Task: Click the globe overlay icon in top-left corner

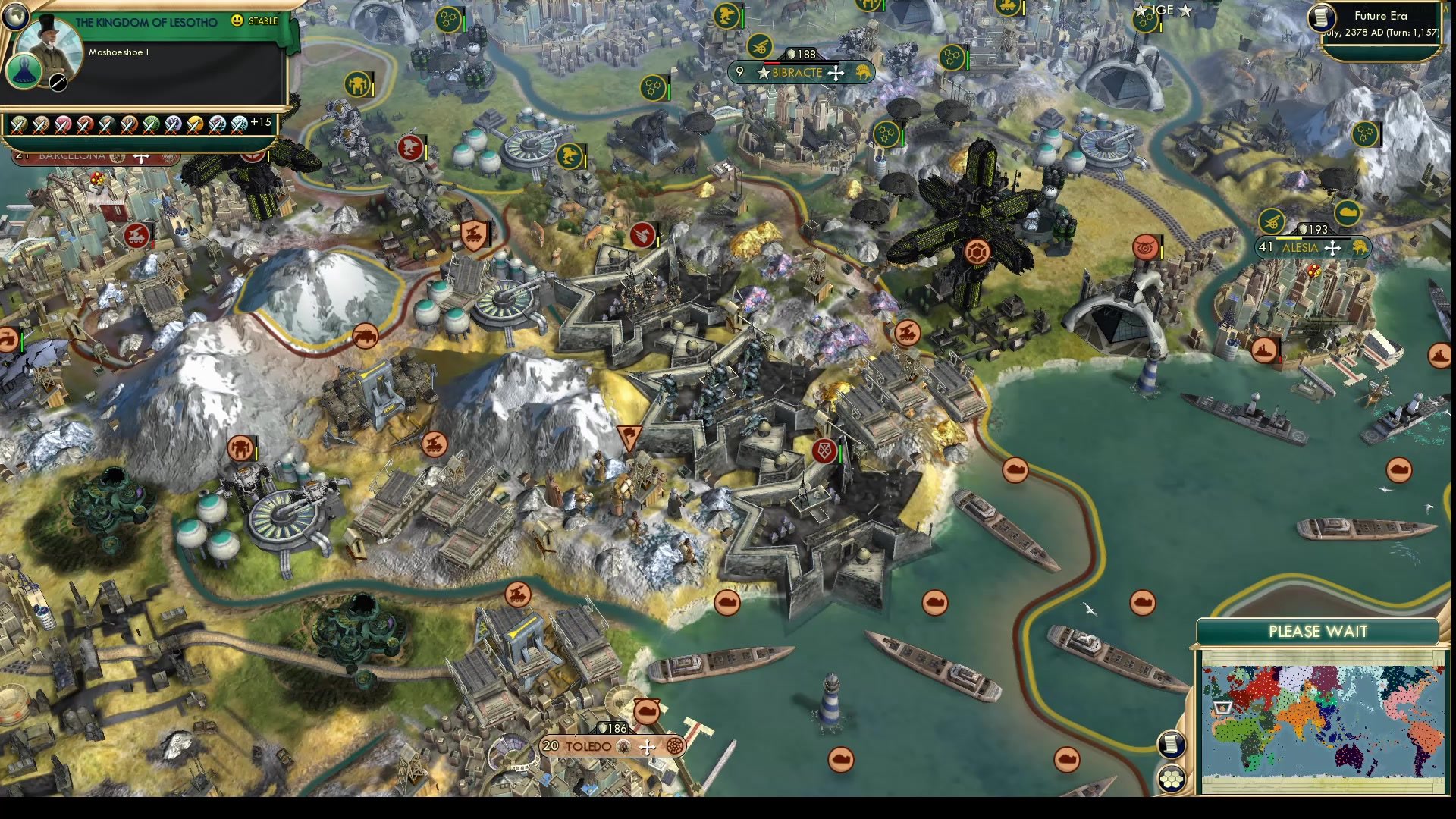Action: pos(16,17)
